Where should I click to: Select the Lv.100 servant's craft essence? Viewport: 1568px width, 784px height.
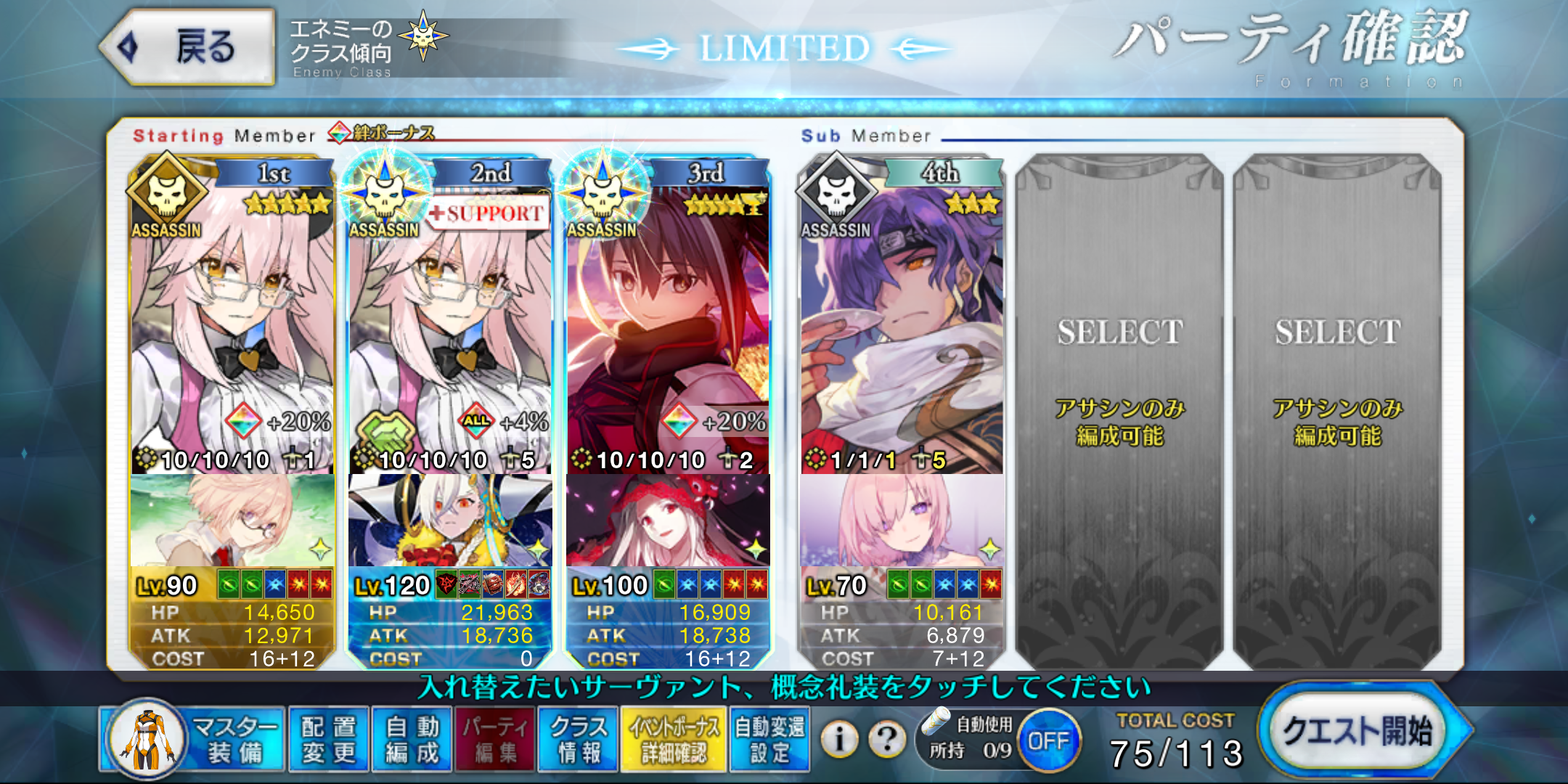[668, 520]
